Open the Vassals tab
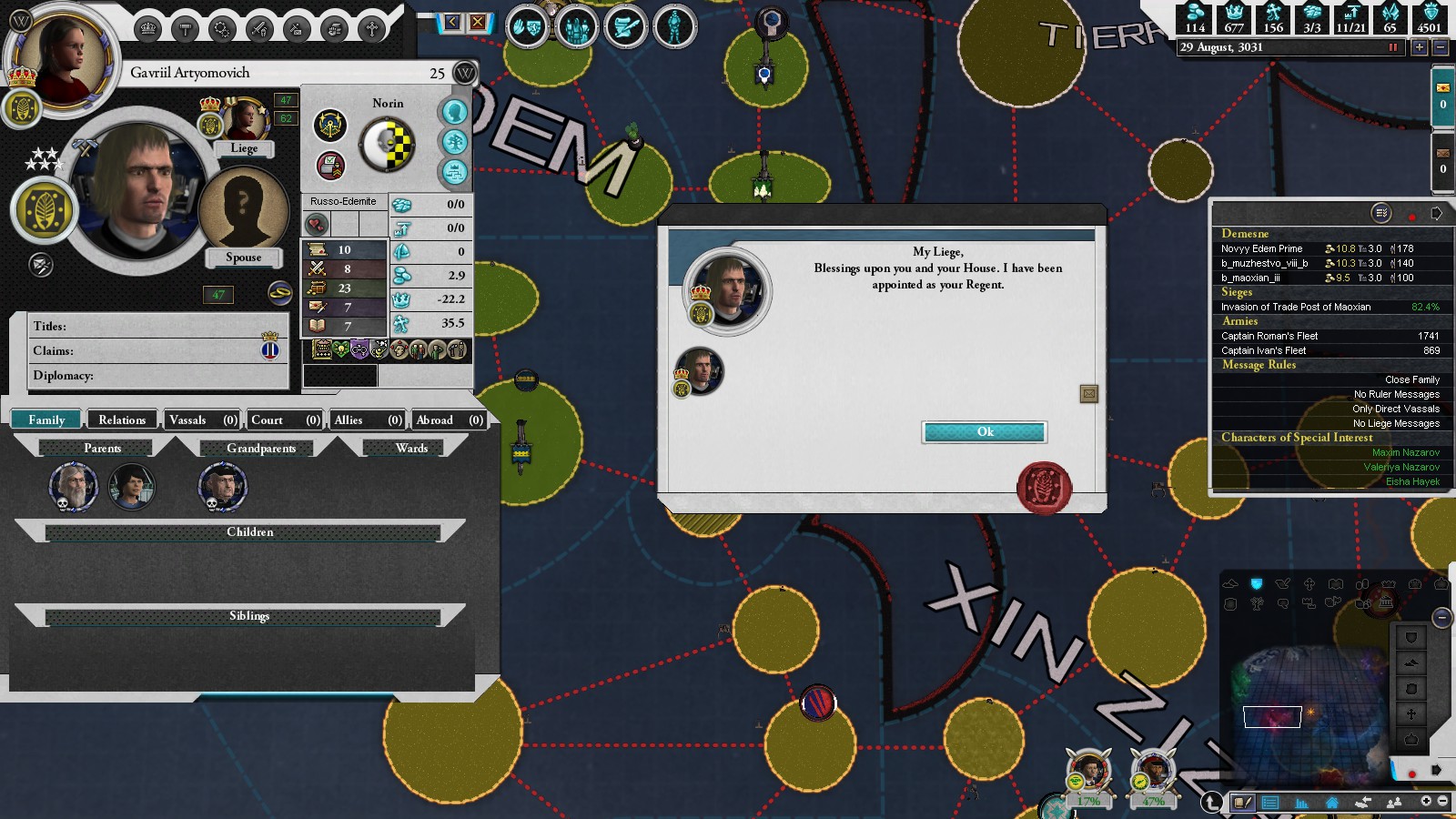 point(202,420)
